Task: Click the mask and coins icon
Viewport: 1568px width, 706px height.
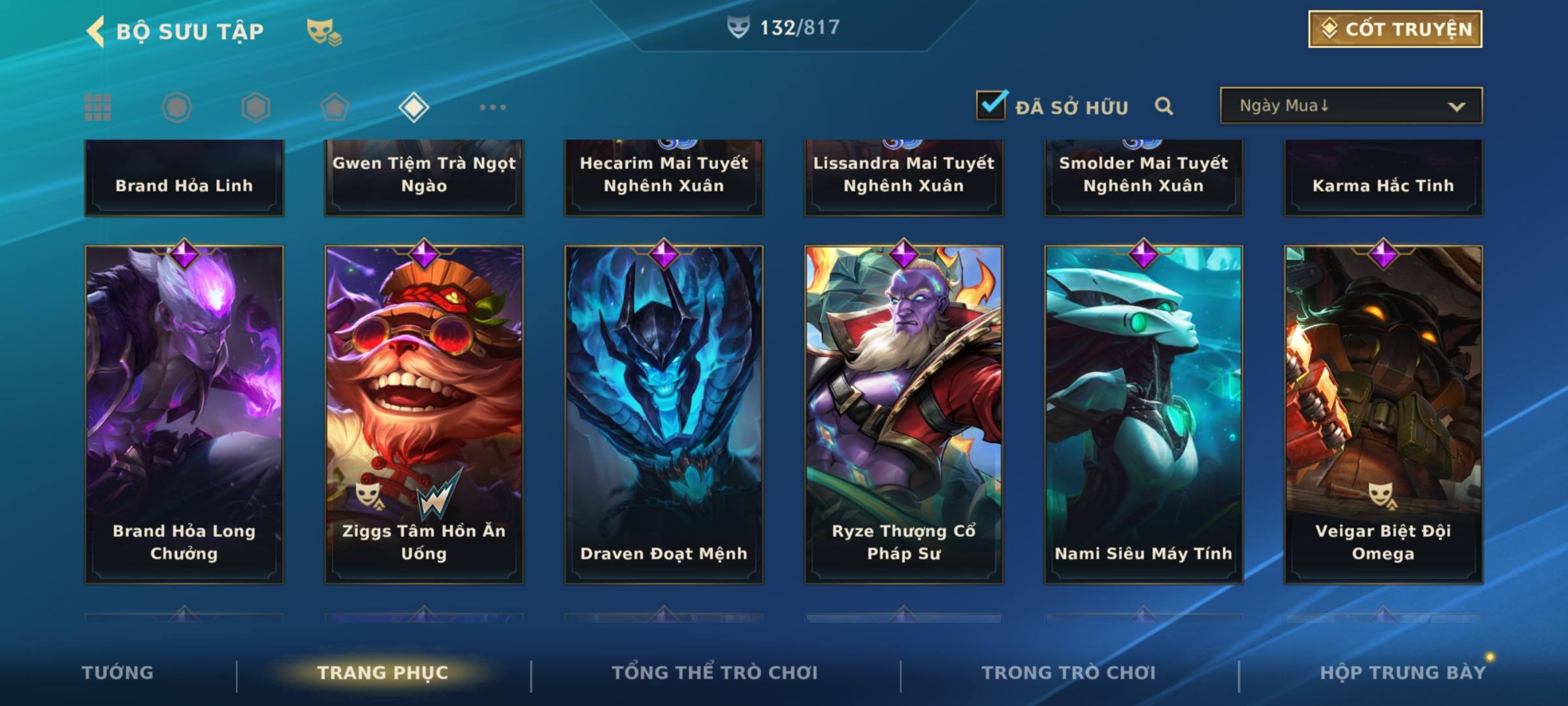Action: point(324,31)
